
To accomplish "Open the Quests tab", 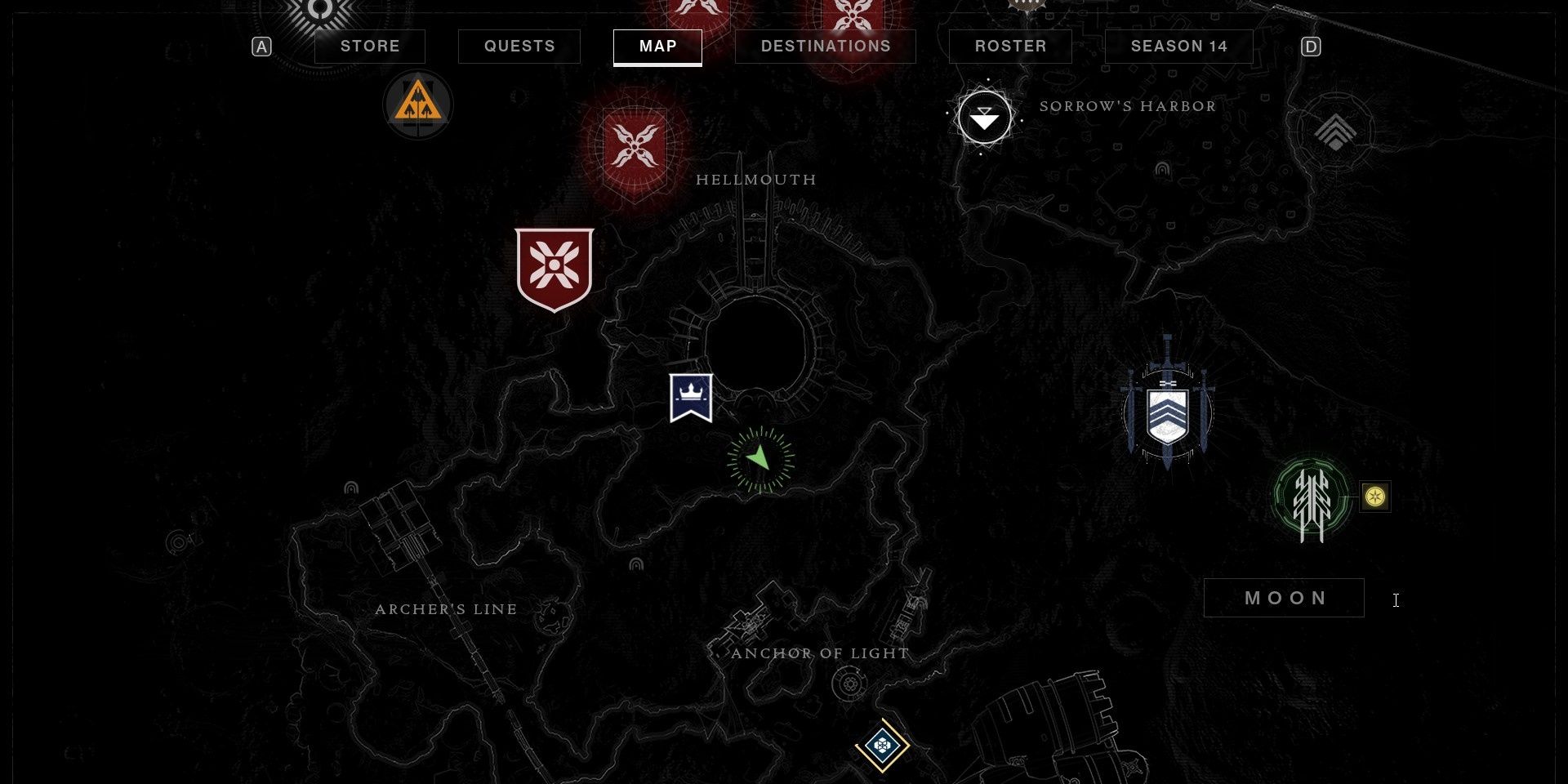I will pos(519,47).
